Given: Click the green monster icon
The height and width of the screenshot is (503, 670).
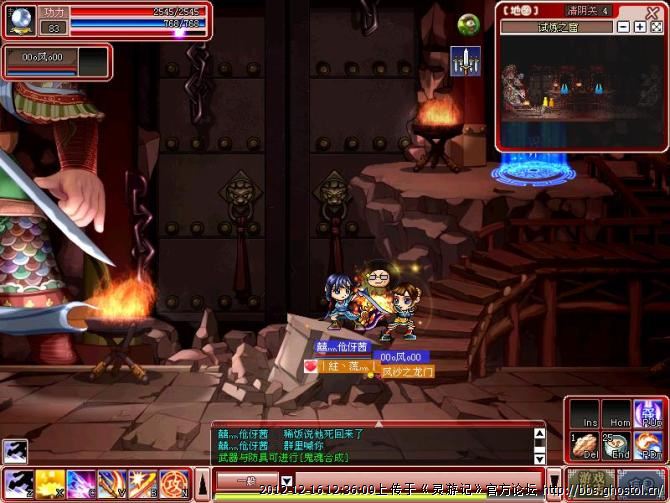Looking at the screenshot, I should click(x=467, y=24).
